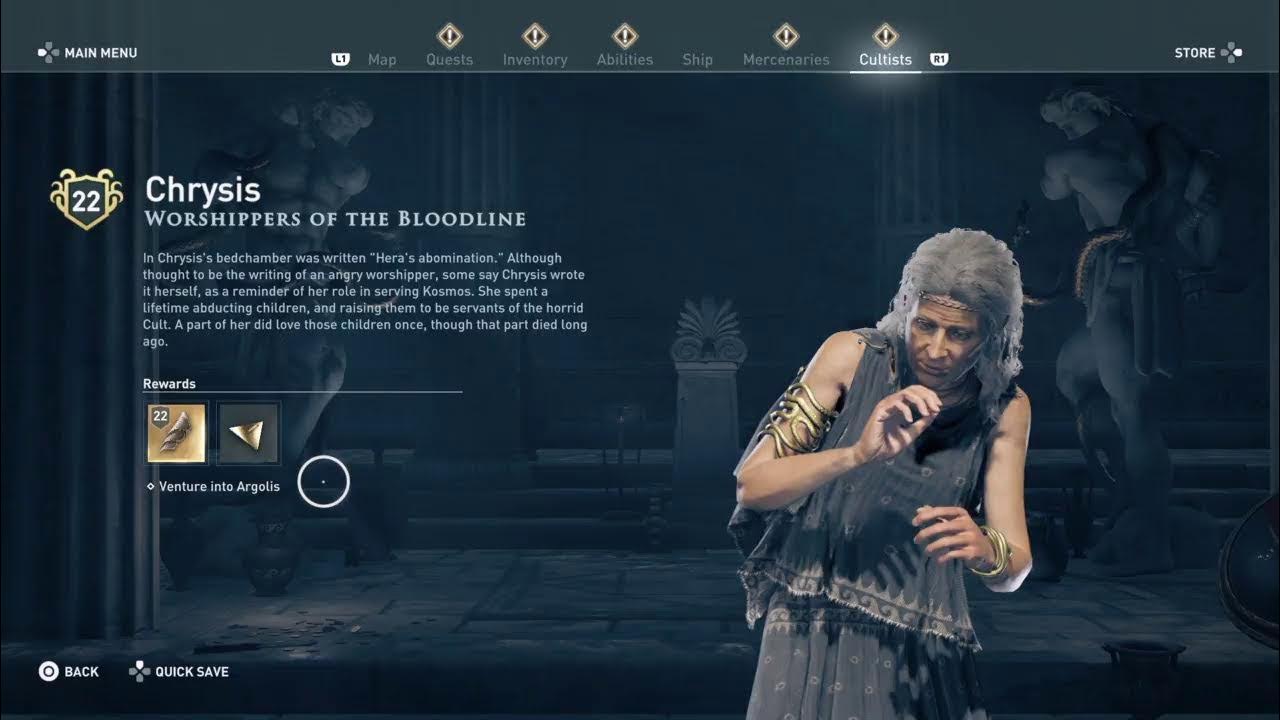Image resolution: width=1280 pixels, height=720 pixels.
Task: Click the Venture into Argolis clue
Action: [218, 487]
